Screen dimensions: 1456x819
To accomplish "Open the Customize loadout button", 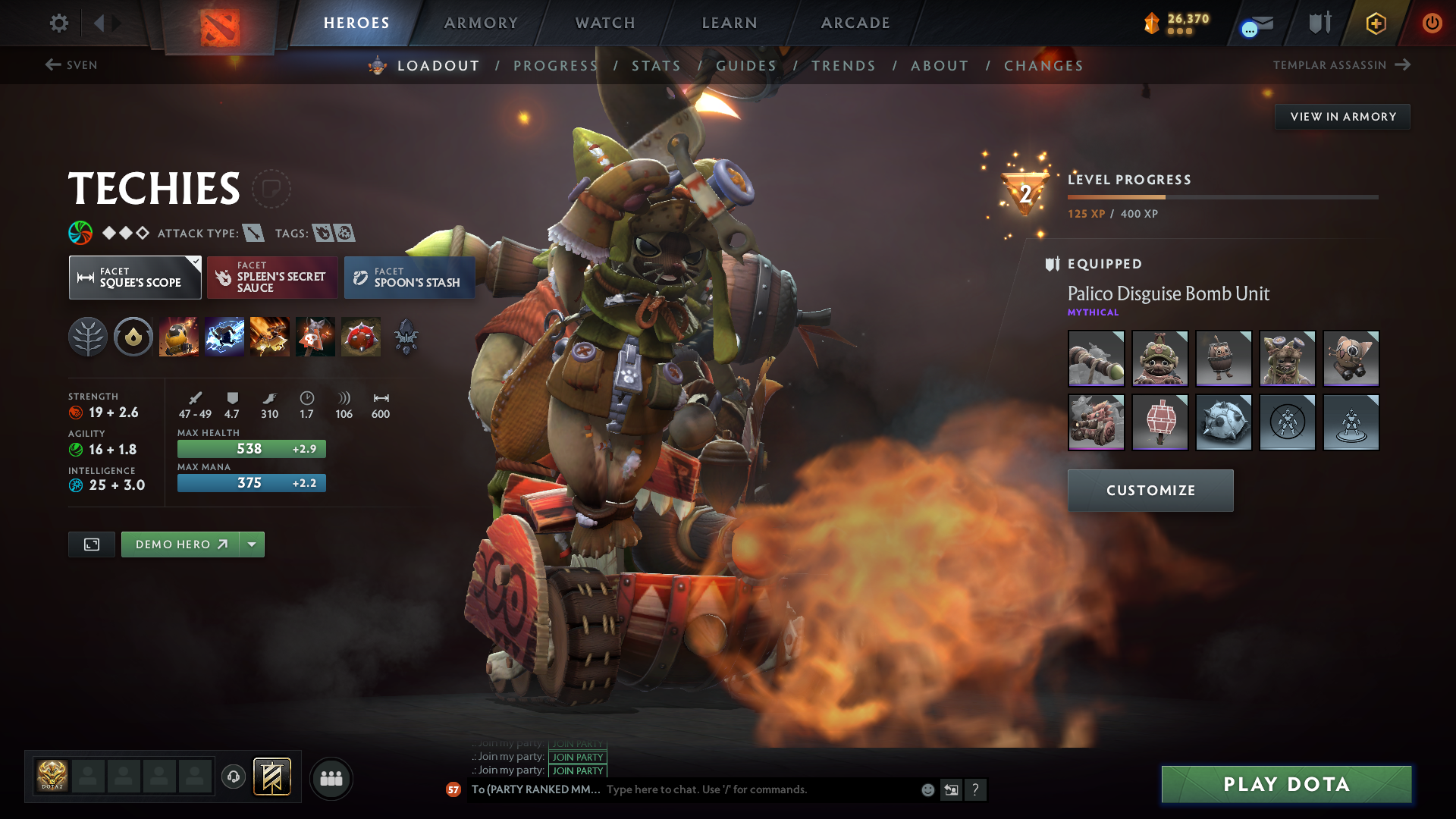I will 1150,491.
